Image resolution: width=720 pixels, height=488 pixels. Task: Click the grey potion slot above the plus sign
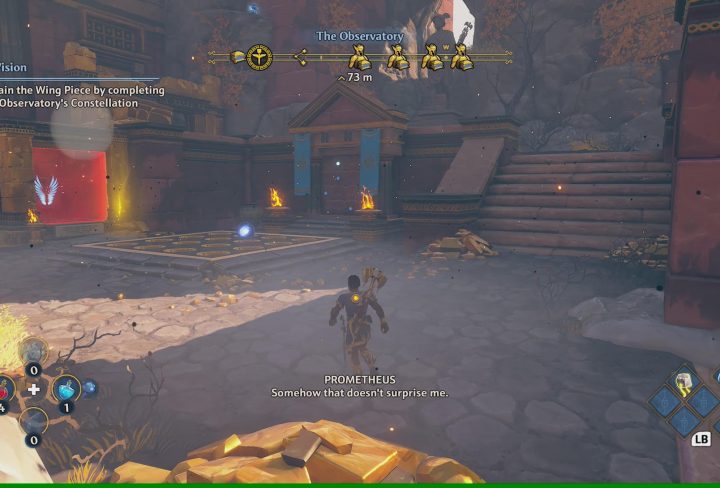coord(33,351)
